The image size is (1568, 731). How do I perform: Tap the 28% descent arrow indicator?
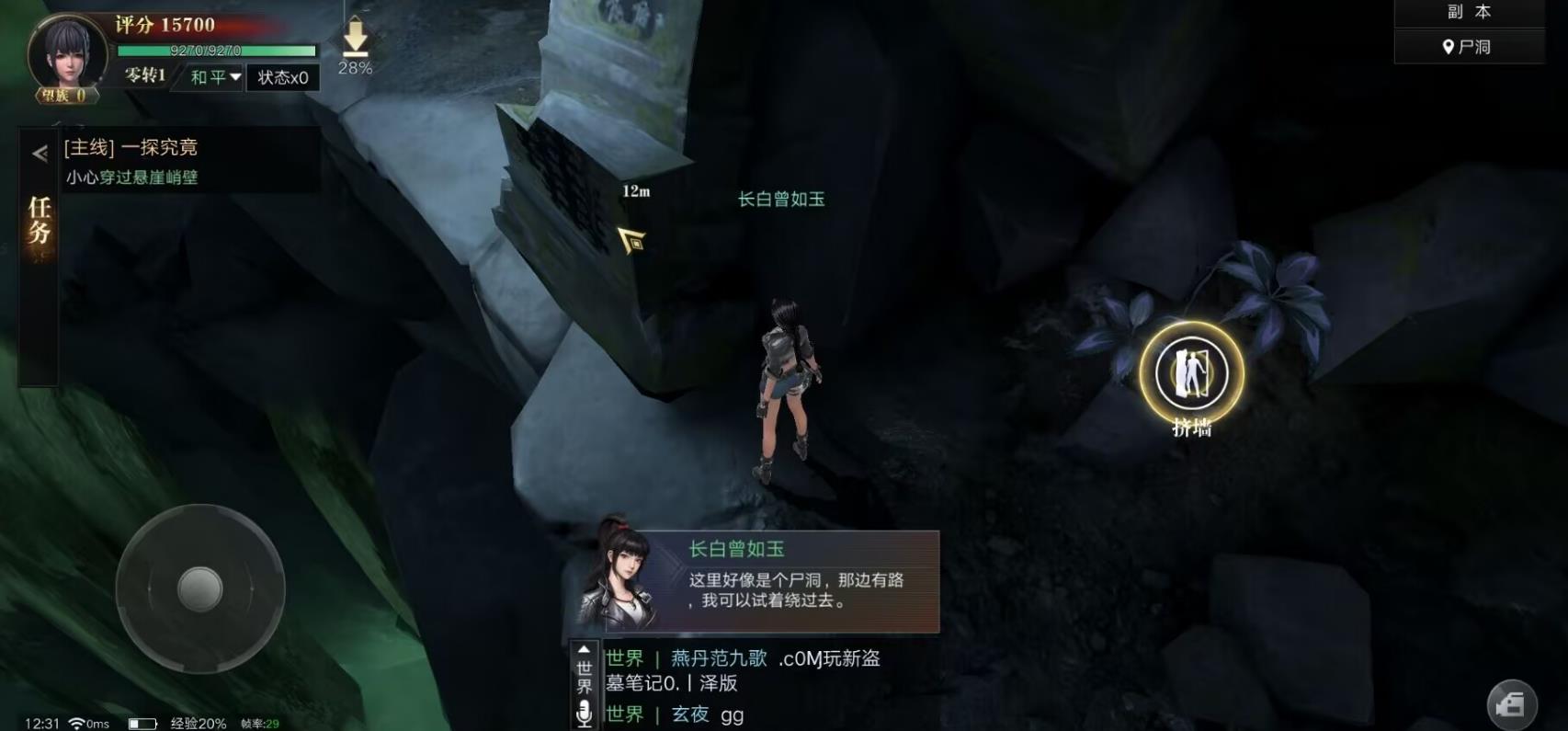354,41
